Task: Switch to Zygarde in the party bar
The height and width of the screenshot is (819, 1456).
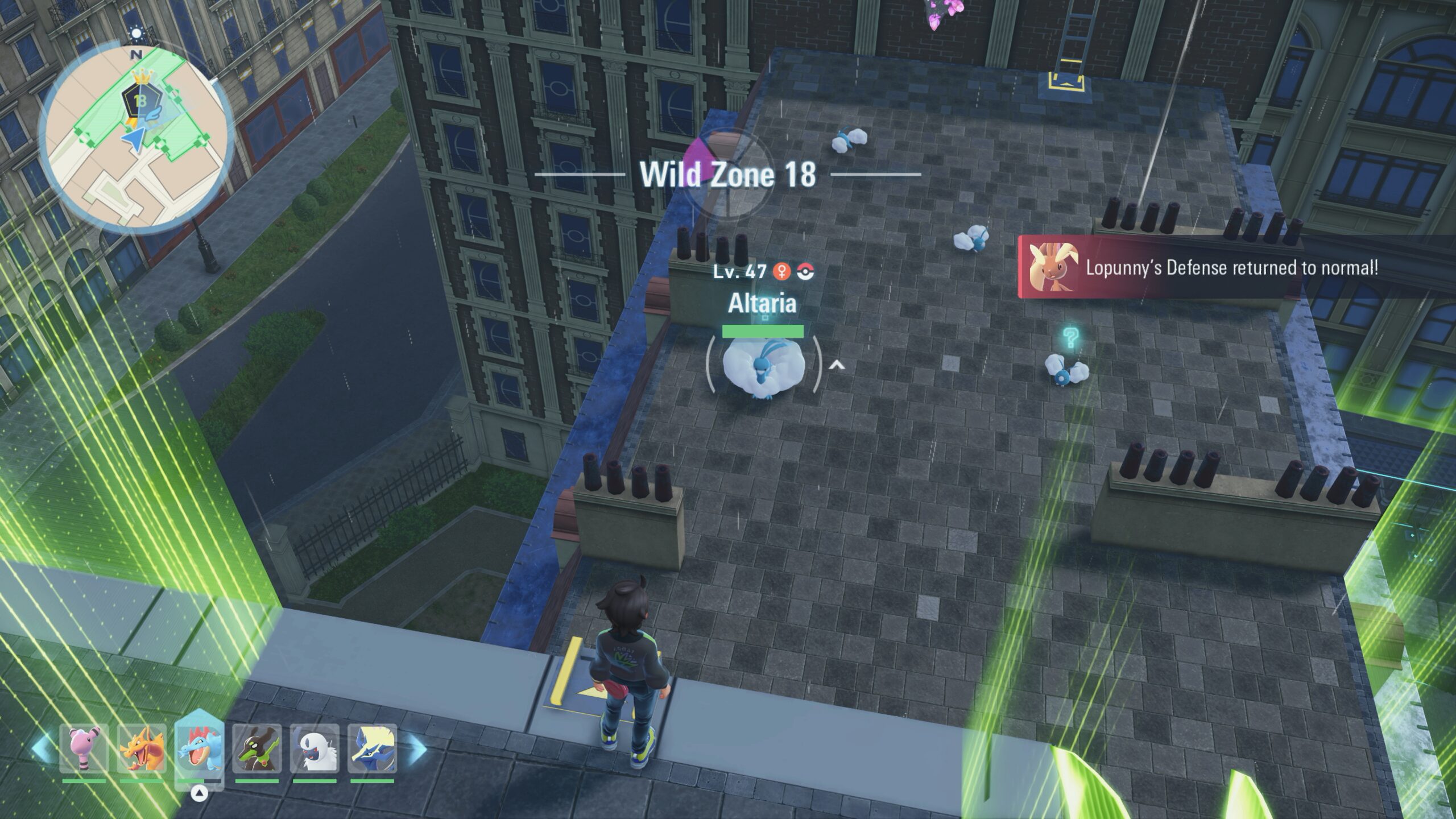Action: click(257, 748)
